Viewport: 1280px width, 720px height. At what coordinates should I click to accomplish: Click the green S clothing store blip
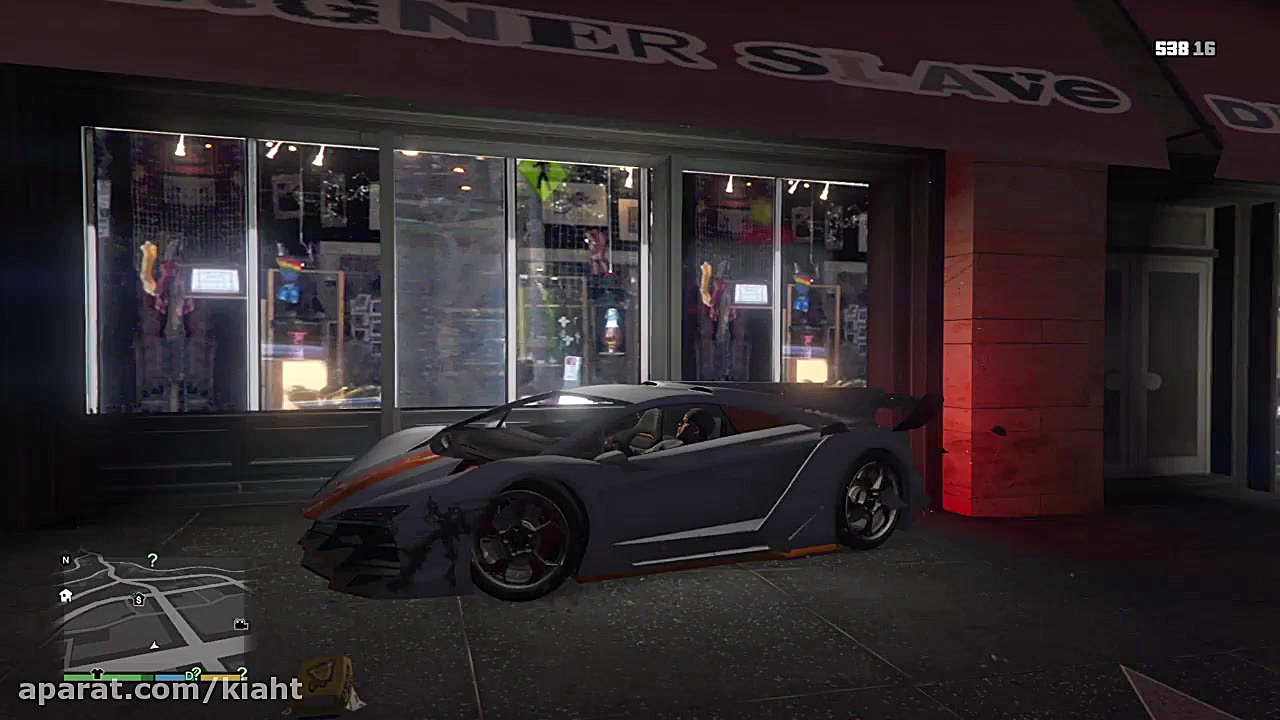(138, 600)
